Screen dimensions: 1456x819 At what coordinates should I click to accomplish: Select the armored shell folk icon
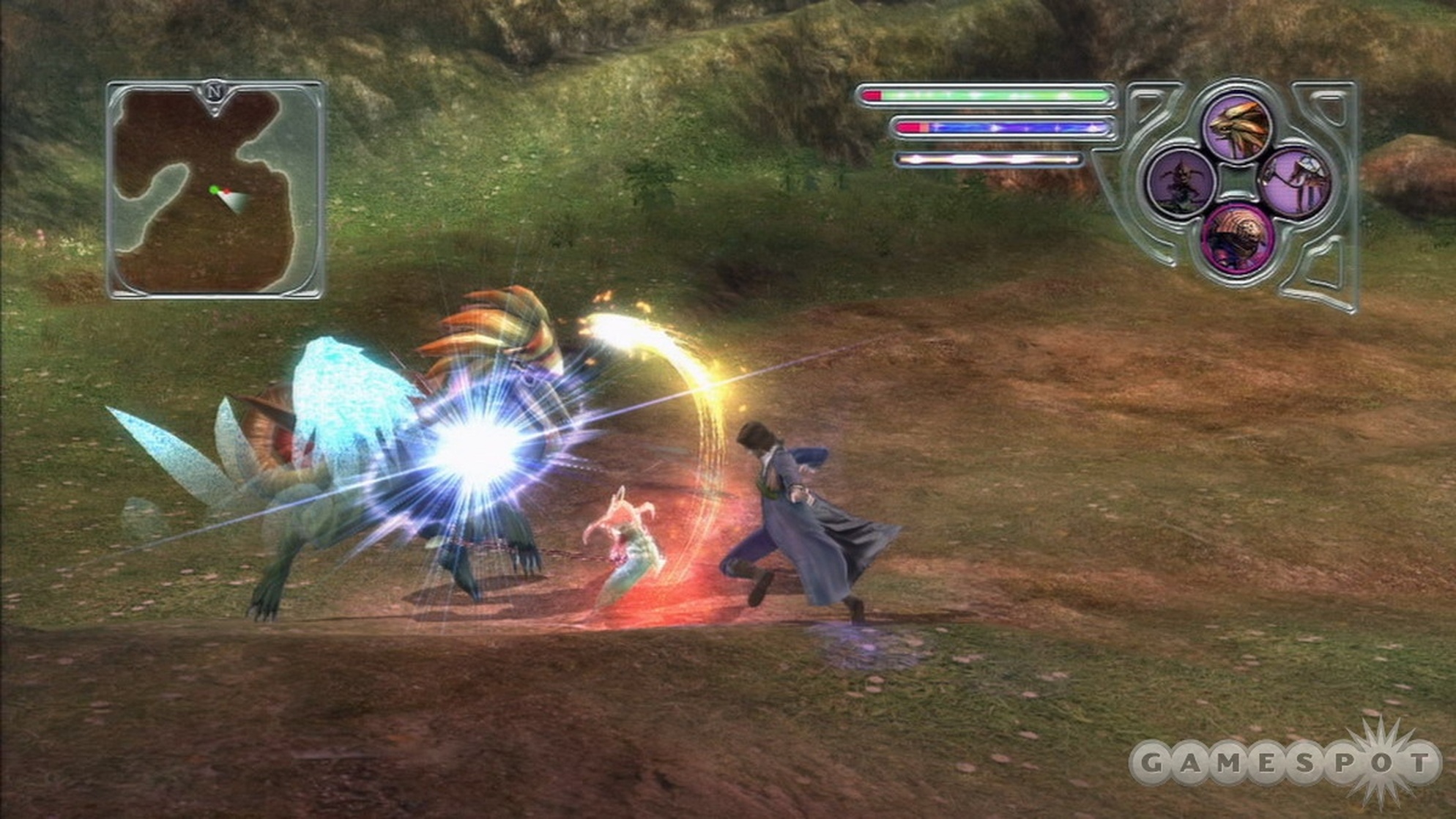pyautogui.click(x=1238, y=236)
